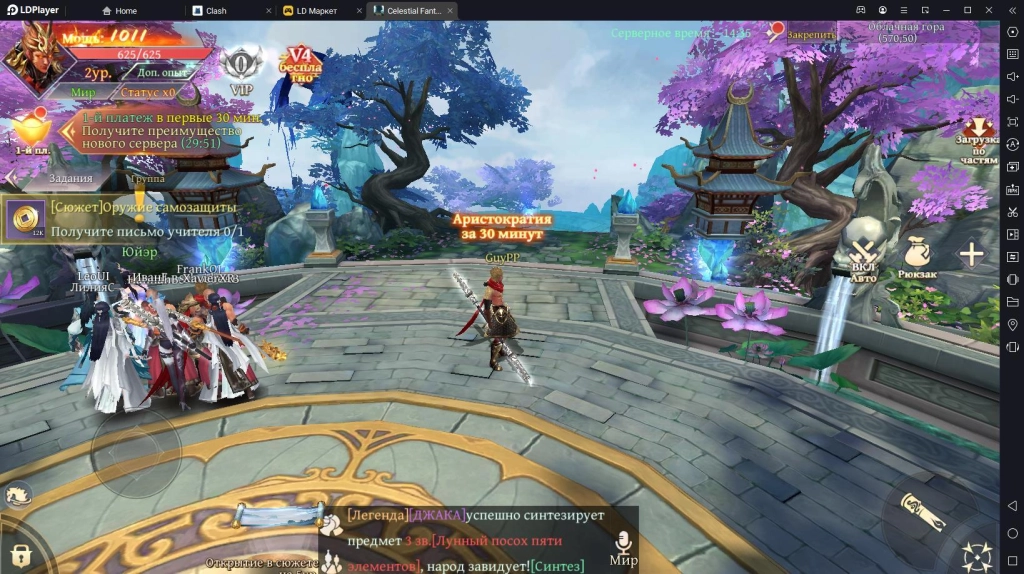Expand the plus menu button
Screen dimensions: 1024x574
[971, 254]
